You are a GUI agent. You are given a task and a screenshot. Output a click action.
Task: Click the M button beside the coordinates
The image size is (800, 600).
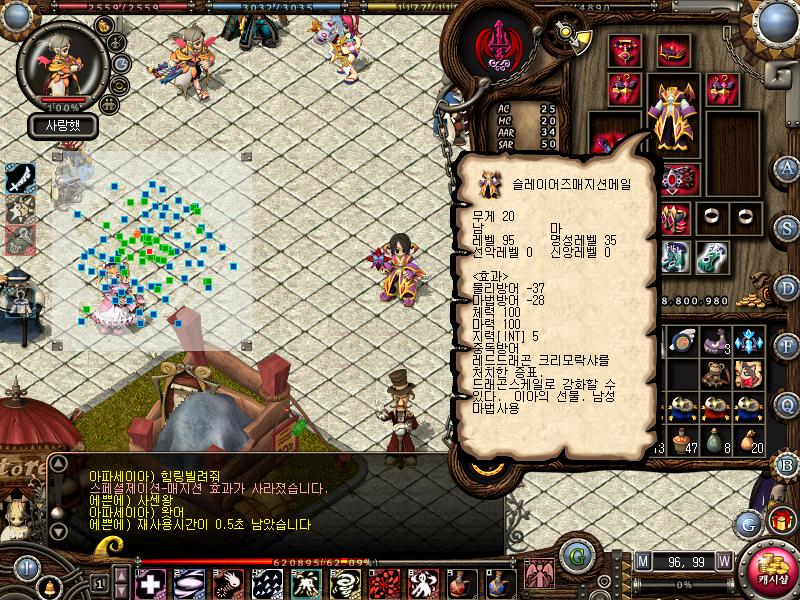pyautogui.click(x=642, y=561)
